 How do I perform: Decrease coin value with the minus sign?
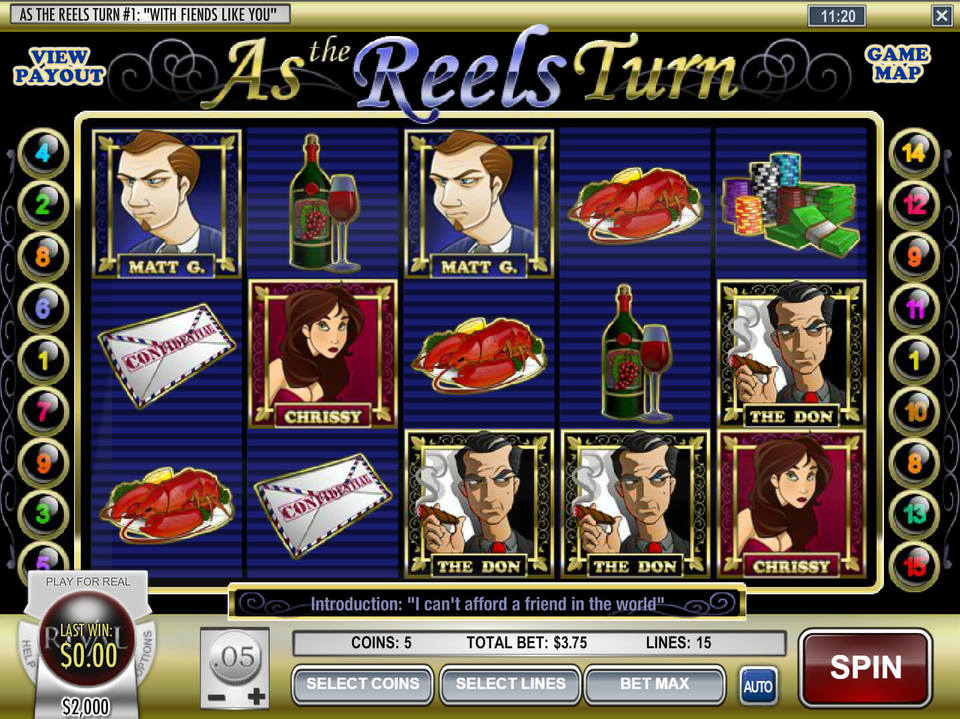coord(214,696)
